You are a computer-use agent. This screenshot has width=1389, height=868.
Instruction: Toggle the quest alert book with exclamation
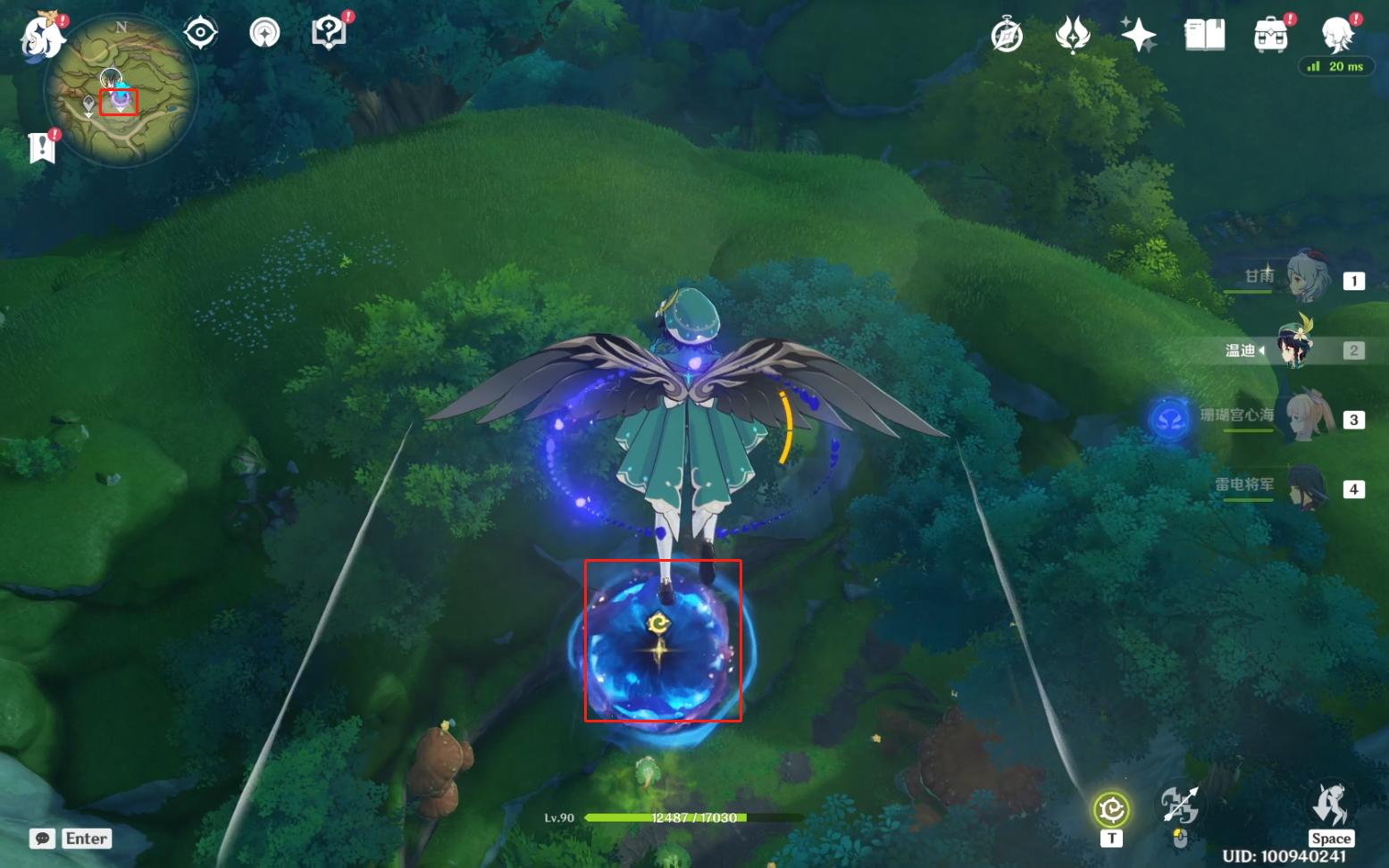click(40, 148)
